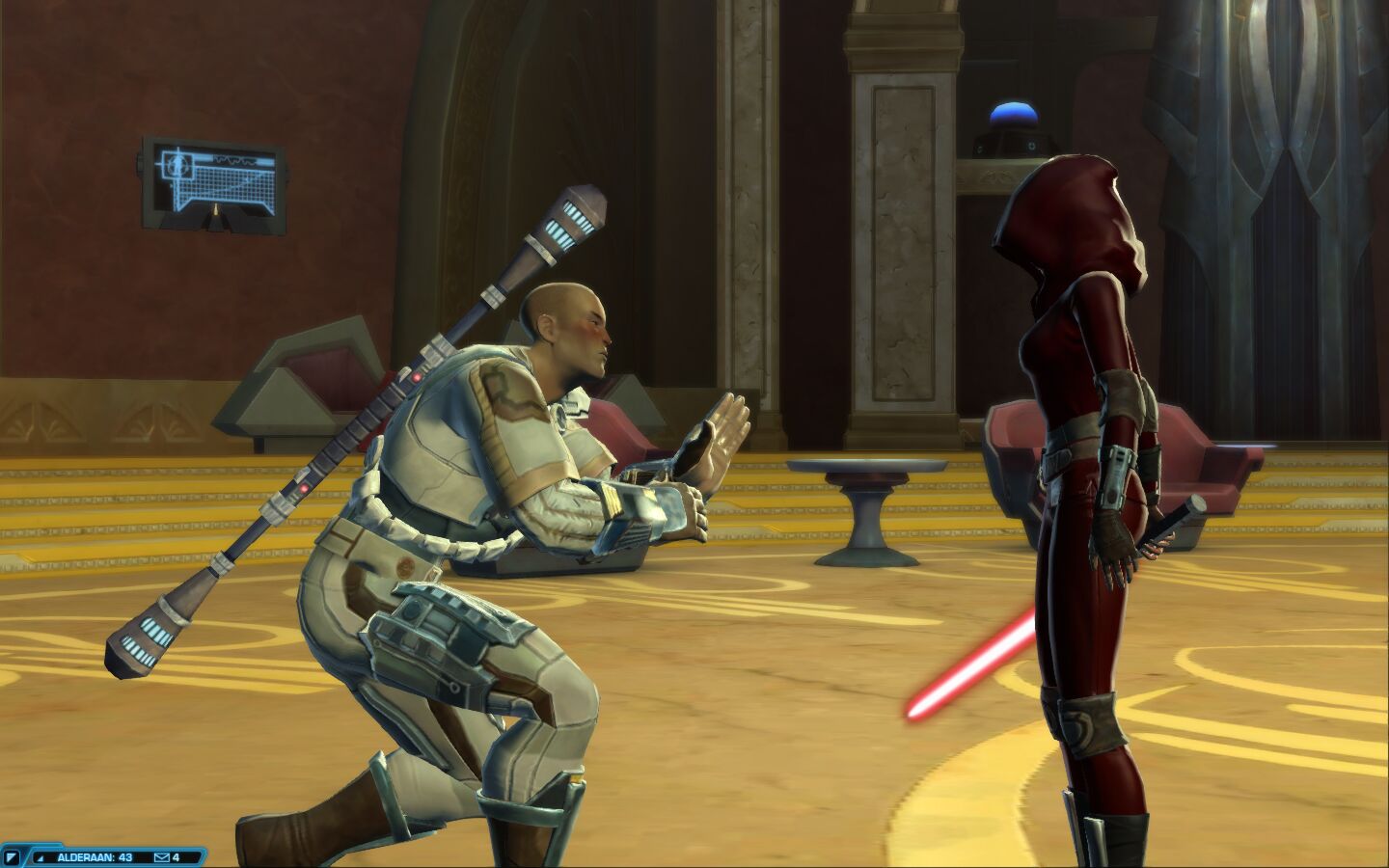Screen dimensions: 1389x868
Task: Open the Alderaan channel player list
Action: point(93,856)
